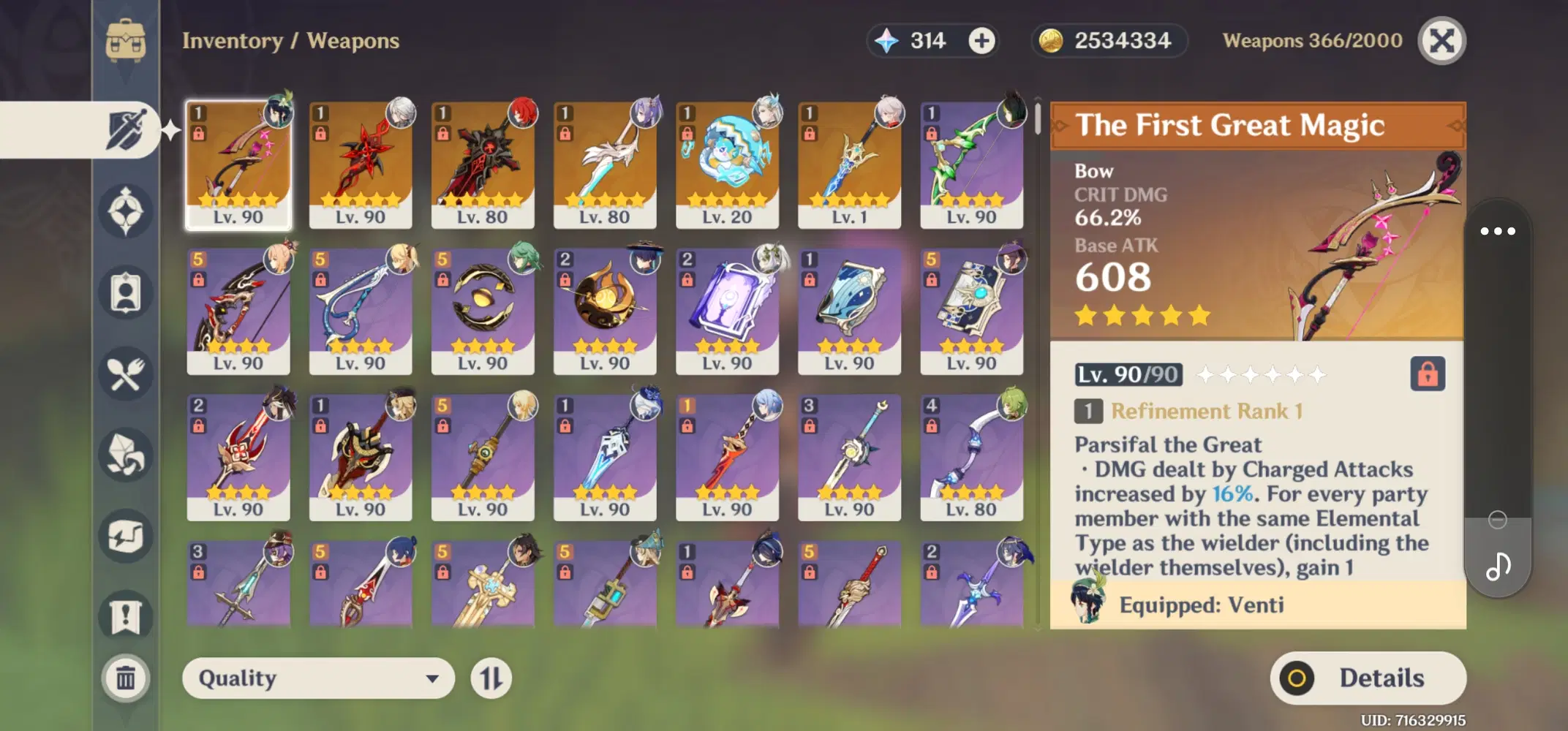Open the Quality sorting dropdown
Viewport: 1568px width, 731px height.
(317, 678)
